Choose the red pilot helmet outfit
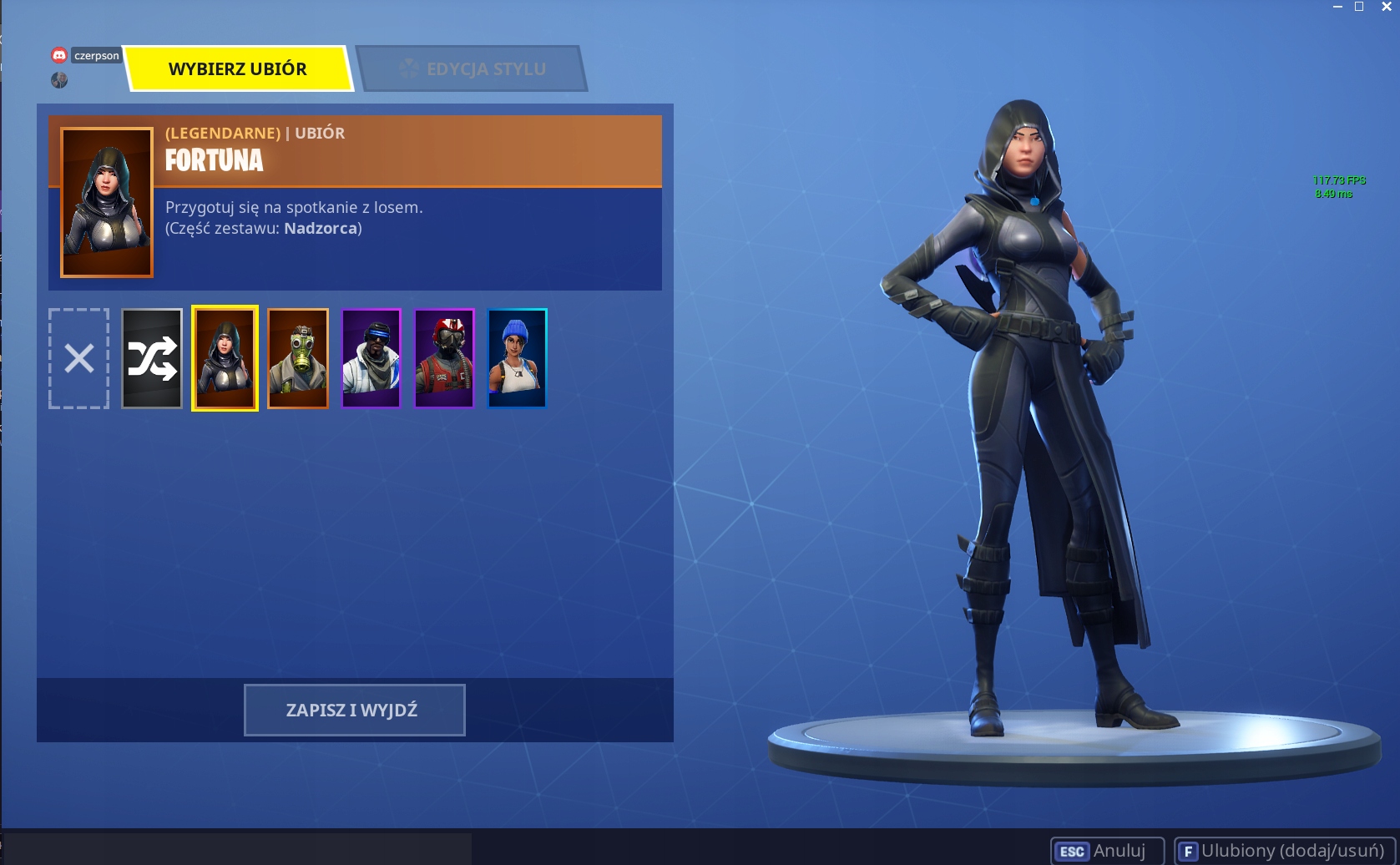The image size is (1400, 865). 444,357
